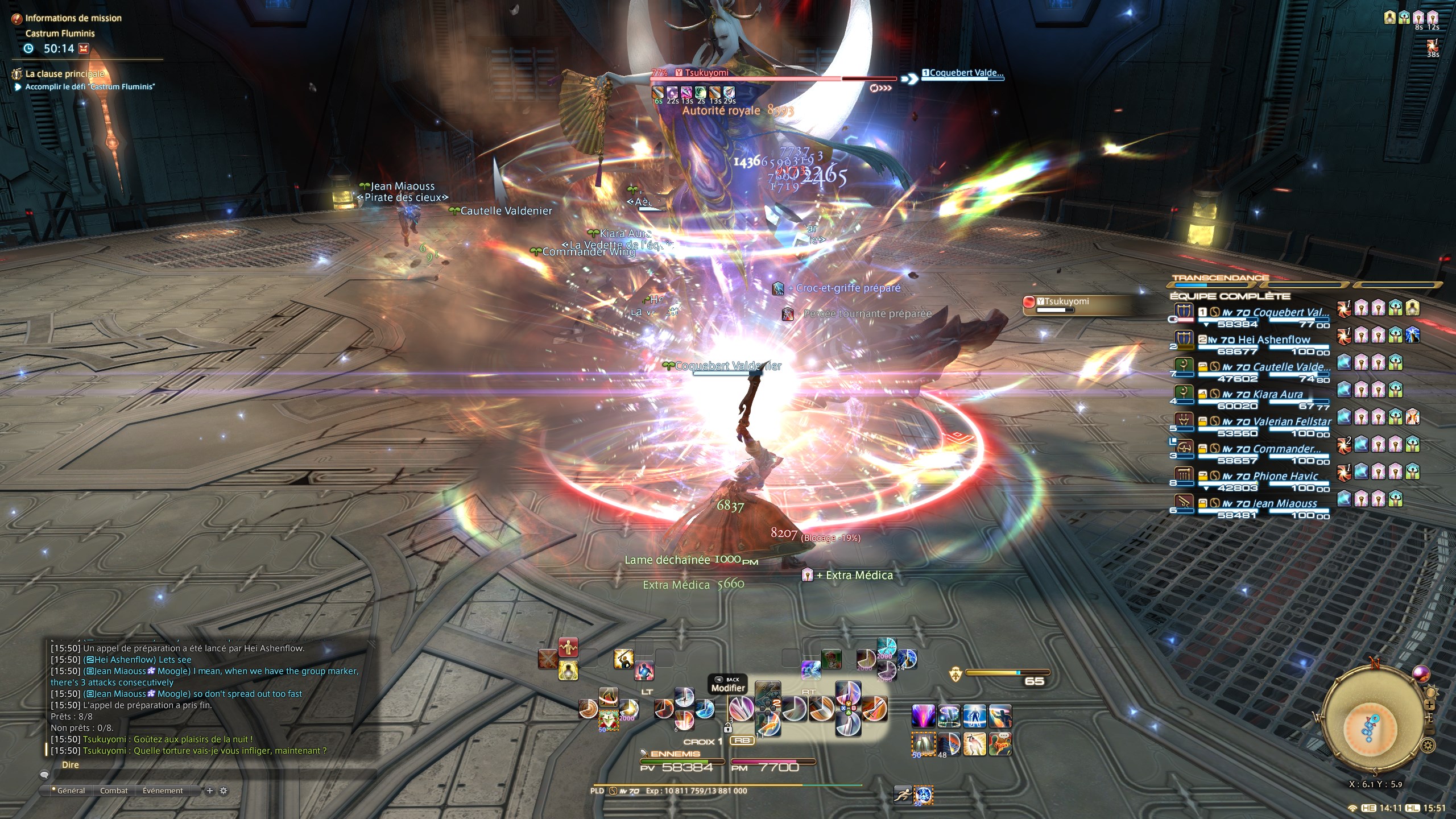Add a new chat tab with plus button
Viewport: 1456px width, 819px height.
[x=210, y=791]
